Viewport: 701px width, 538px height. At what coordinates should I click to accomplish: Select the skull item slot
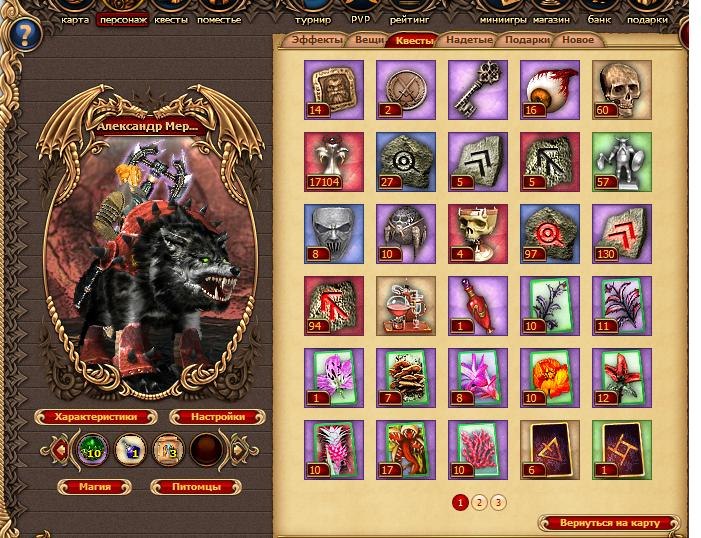click(622, 89)
